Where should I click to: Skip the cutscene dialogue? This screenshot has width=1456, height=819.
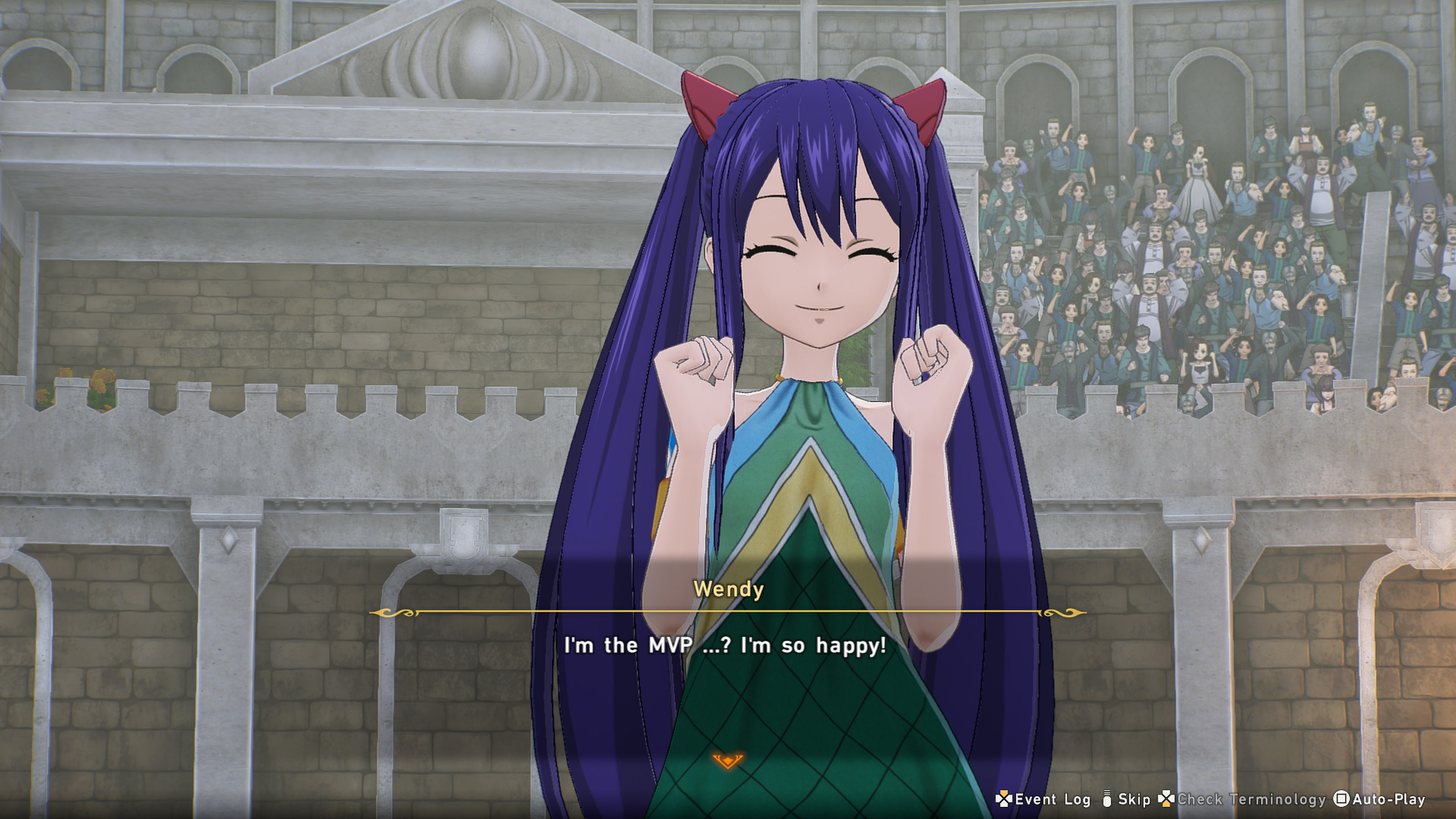point(1127,799)
